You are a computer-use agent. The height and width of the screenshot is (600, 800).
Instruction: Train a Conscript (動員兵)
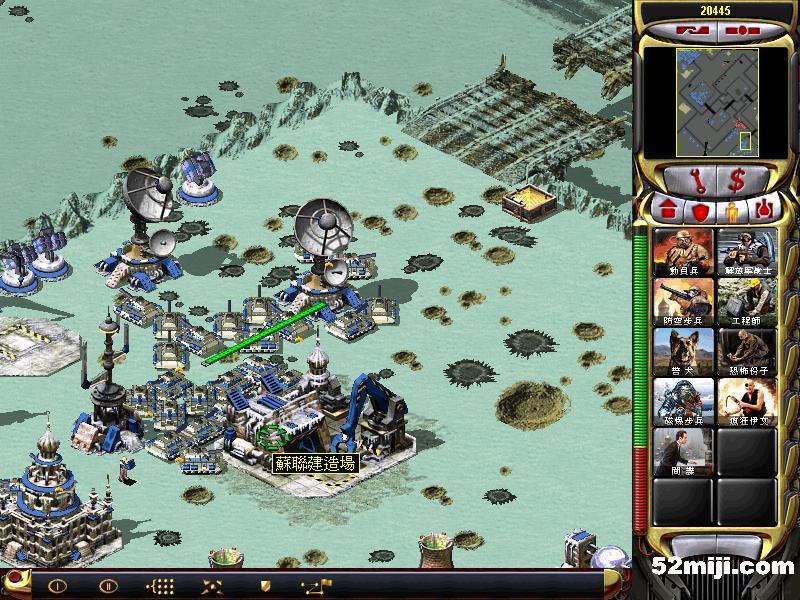(x=684, y=252)
